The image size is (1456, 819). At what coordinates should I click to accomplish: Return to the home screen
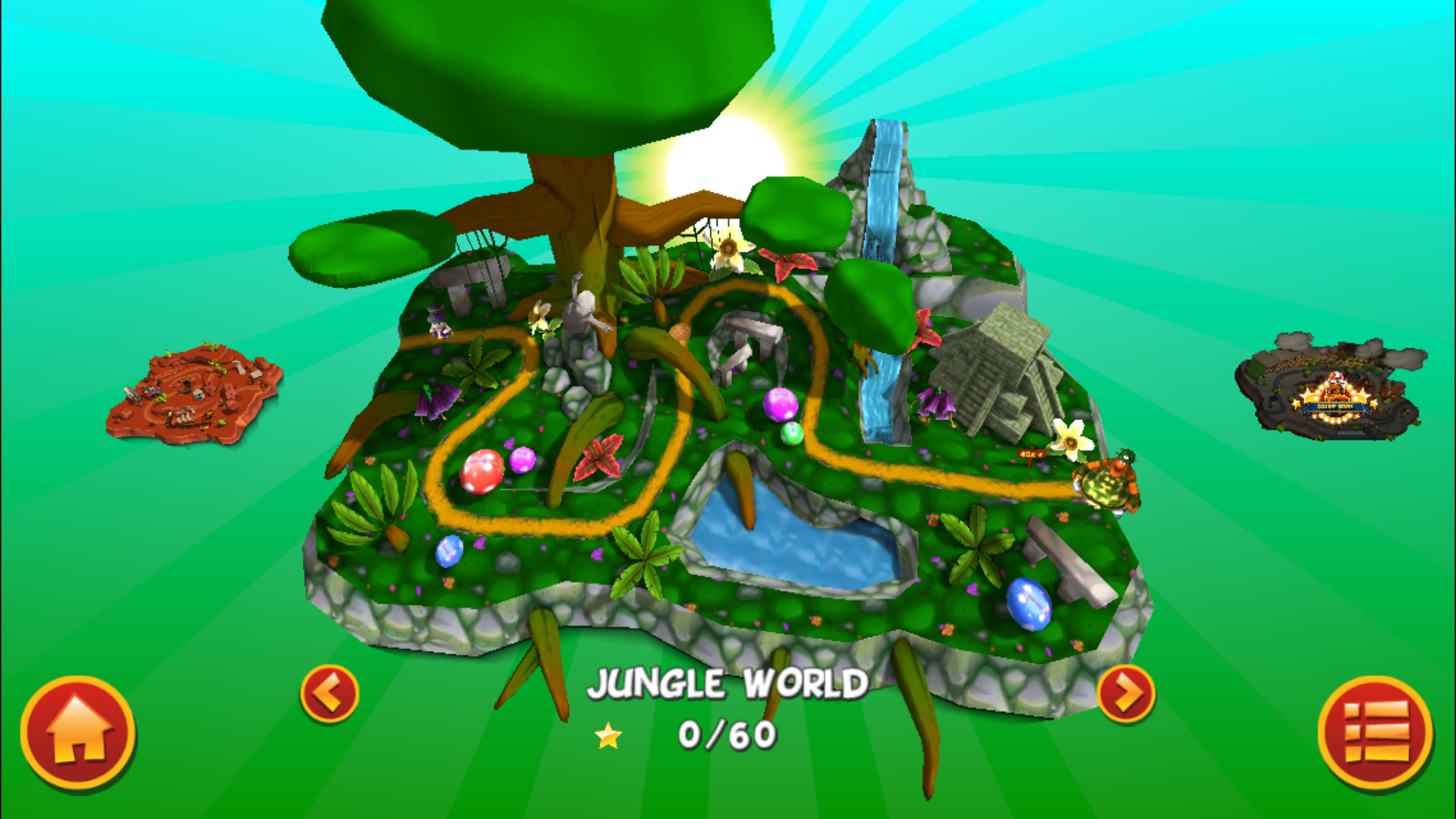(x=78, y=732)
